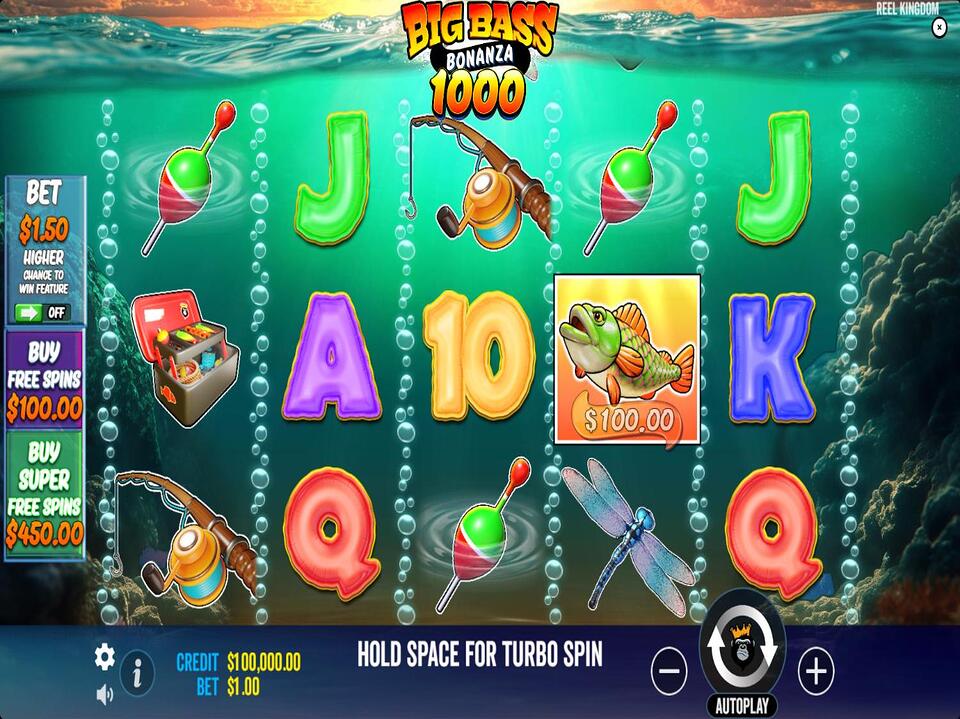Open the Autoplay options
The height and width of the screenshot is (719, 960).
[x=742, y=706]
